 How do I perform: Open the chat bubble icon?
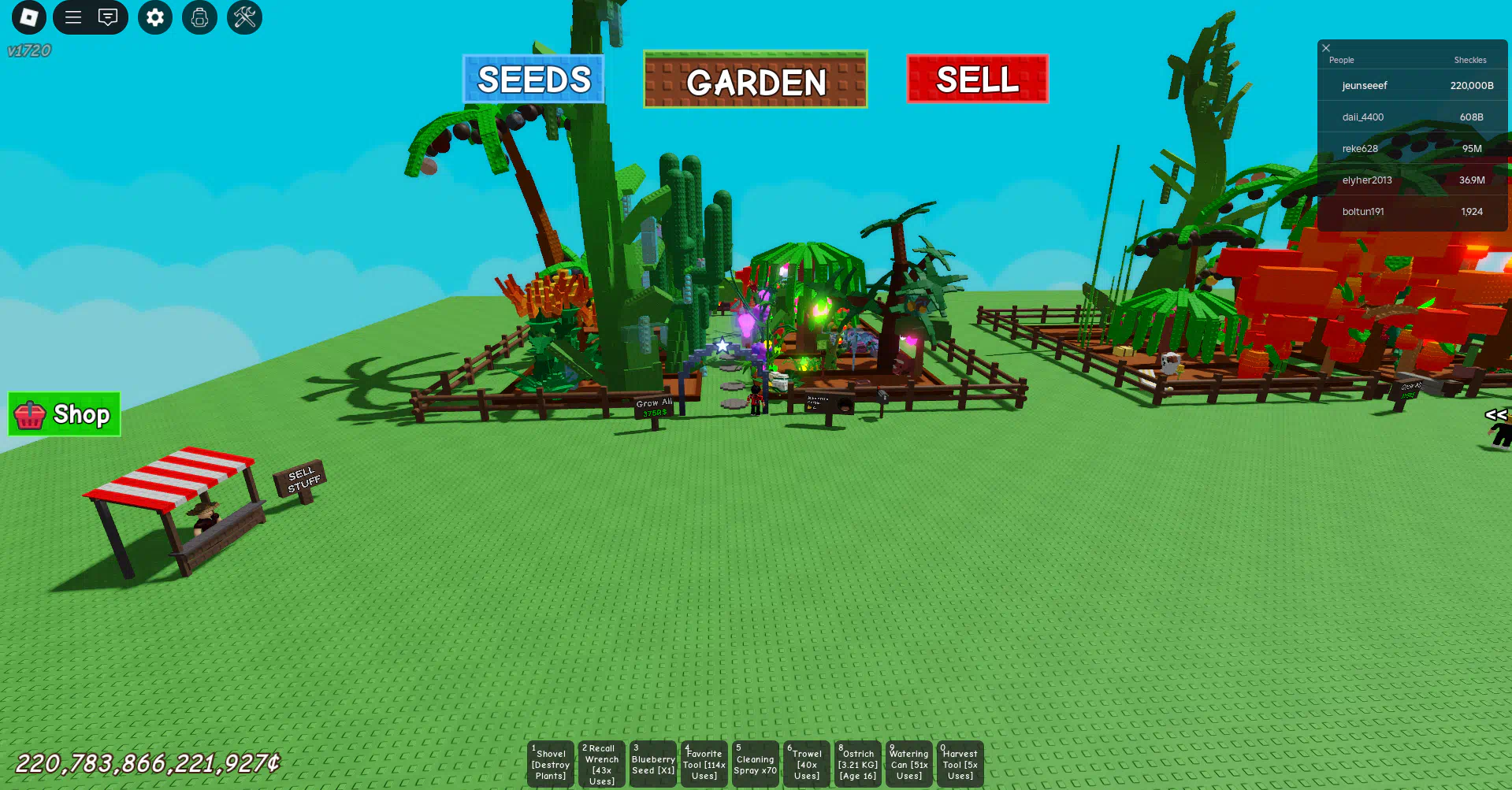tap(108, 17)
